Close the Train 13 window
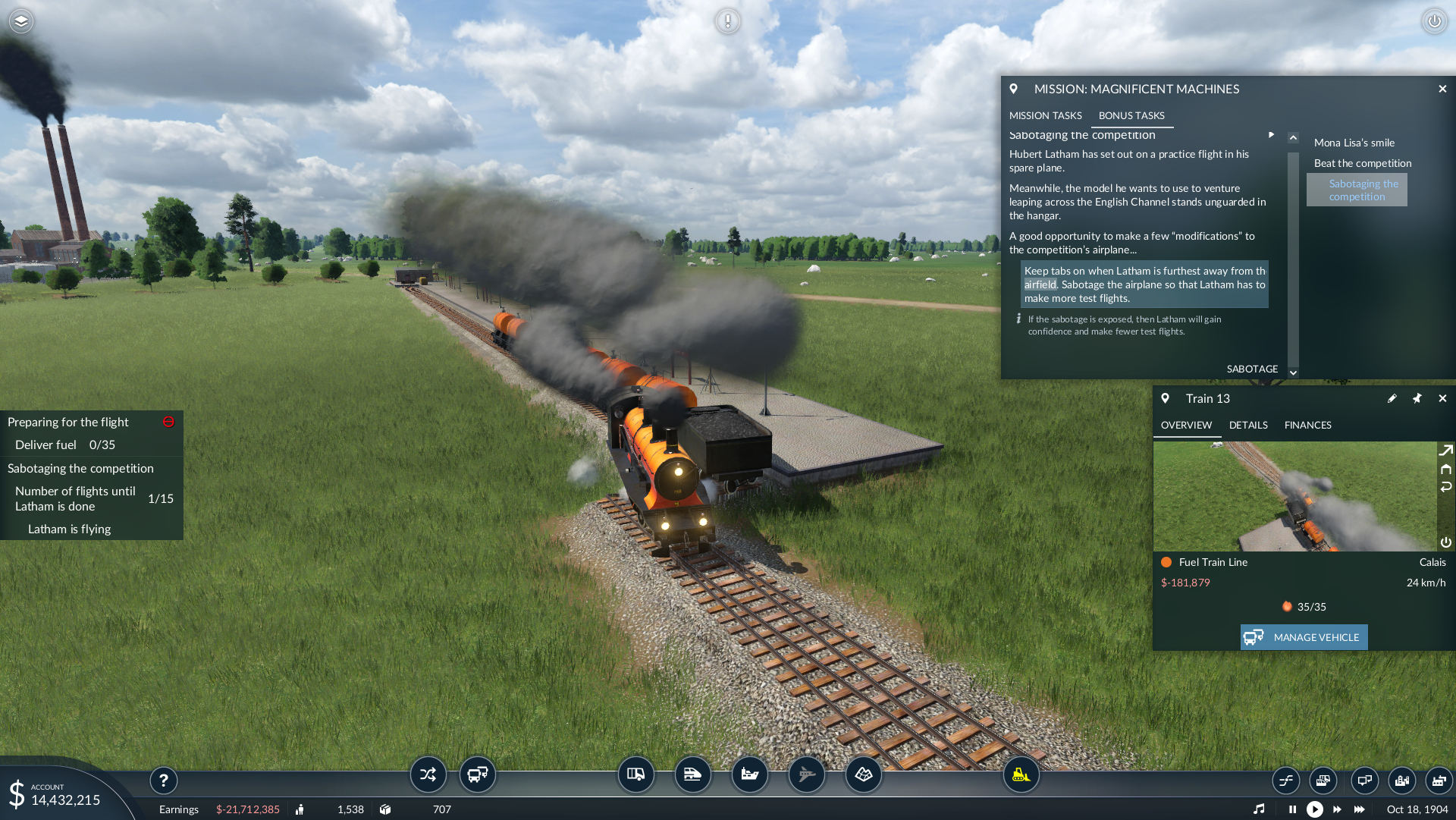Viewport: 1456px width, 820px height. click(x=1442, y=398)
